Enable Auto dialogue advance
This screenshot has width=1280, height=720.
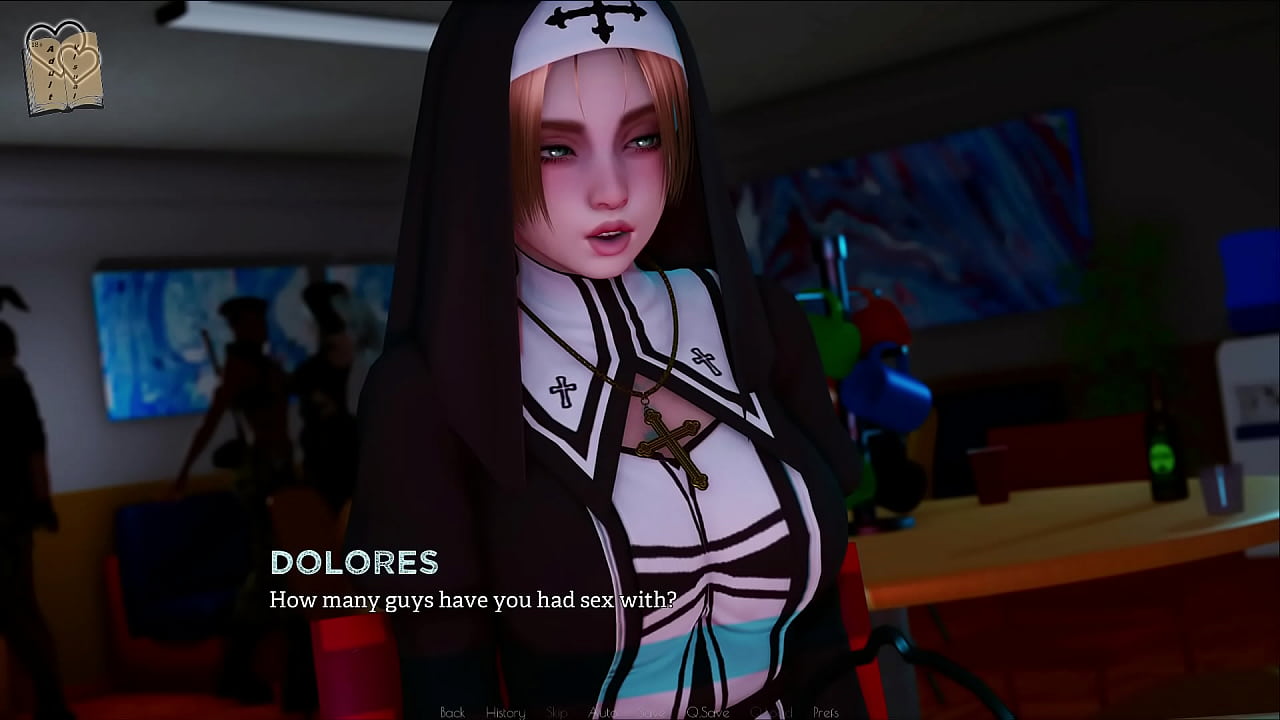tap(602, 712)
